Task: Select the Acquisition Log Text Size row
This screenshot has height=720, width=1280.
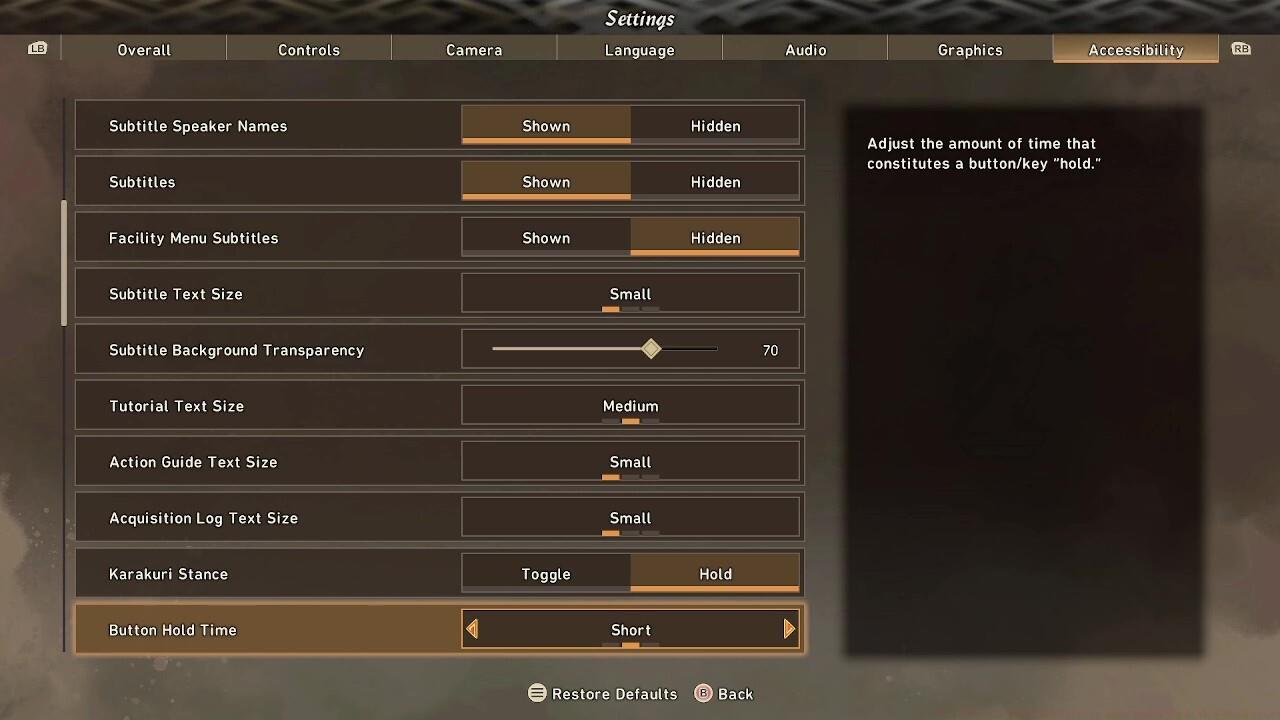Action: click(x=440, y=518)
